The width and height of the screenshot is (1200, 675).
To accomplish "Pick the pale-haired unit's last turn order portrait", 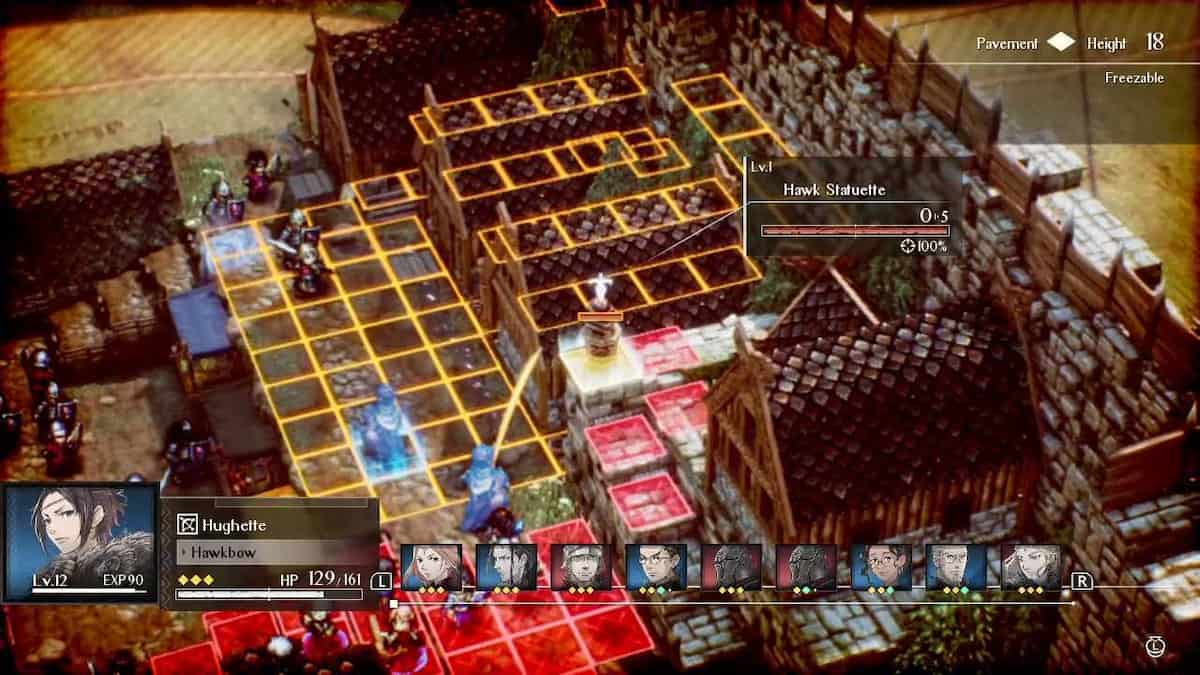I will coord(1031,567).
